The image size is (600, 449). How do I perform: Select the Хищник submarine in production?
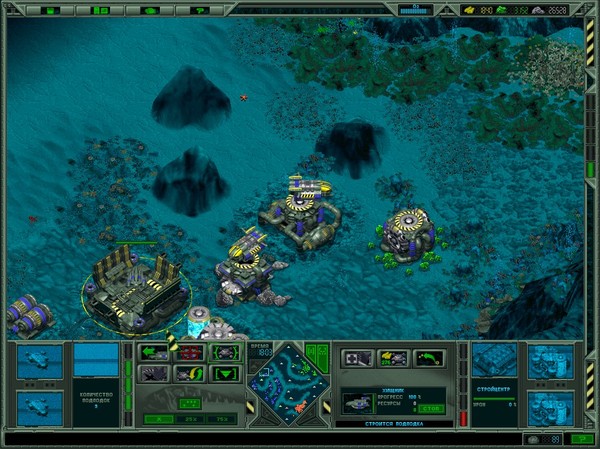pos(357,402)
